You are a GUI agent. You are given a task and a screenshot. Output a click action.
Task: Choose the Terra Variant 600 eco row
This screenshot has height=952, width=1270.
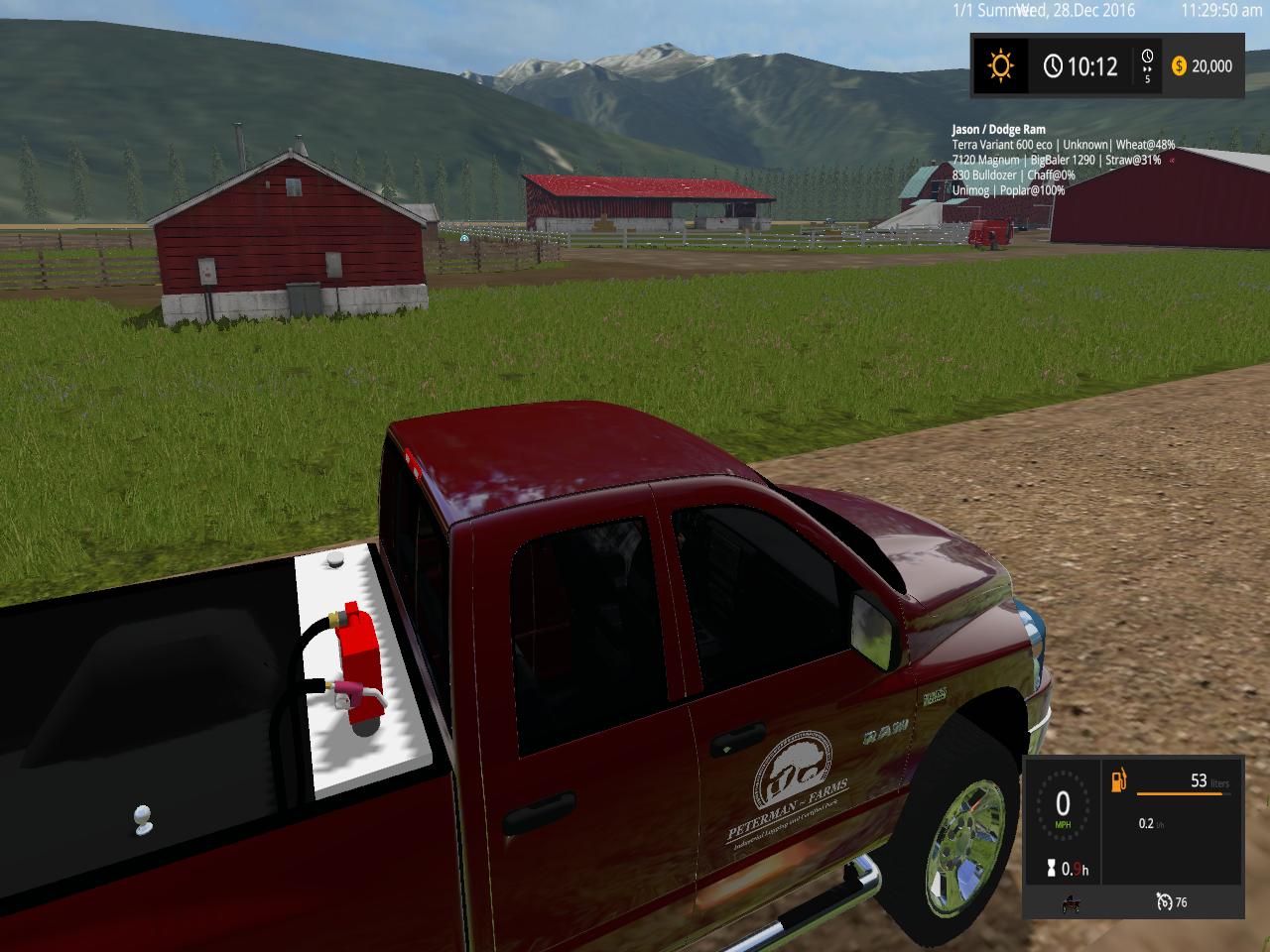click(1063, 145)
